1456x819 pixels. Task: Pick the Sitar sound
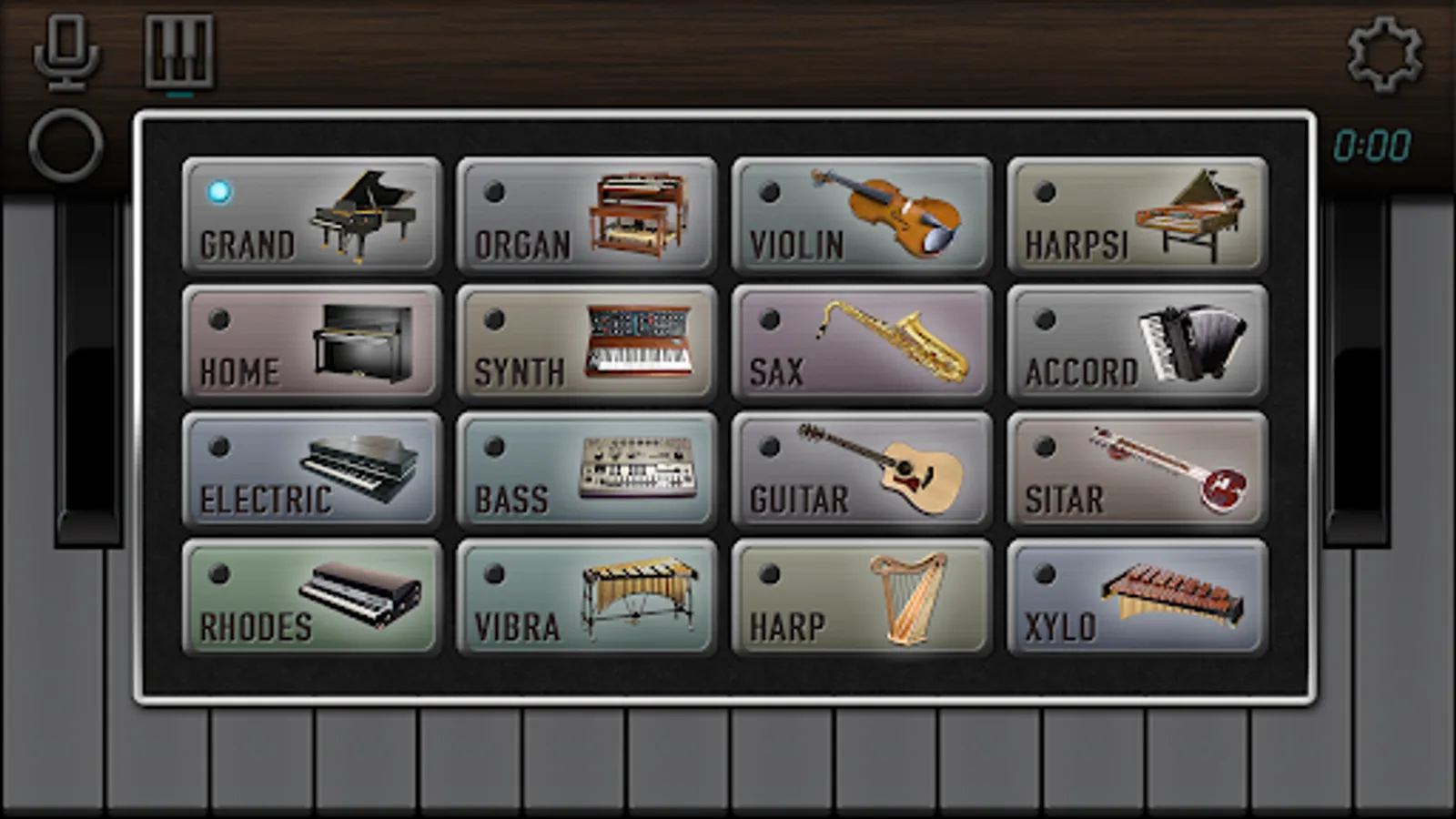[1136, 471]
